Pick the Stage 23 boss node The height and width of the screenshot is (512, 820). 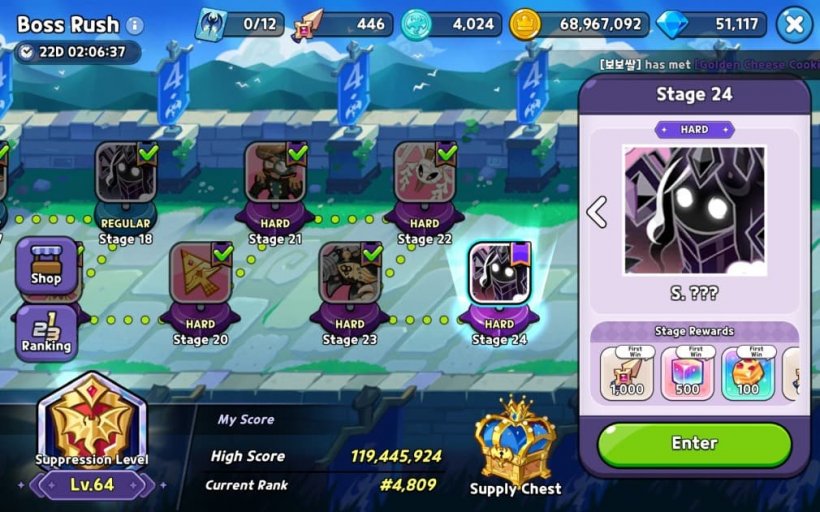[x=350, y=275]
